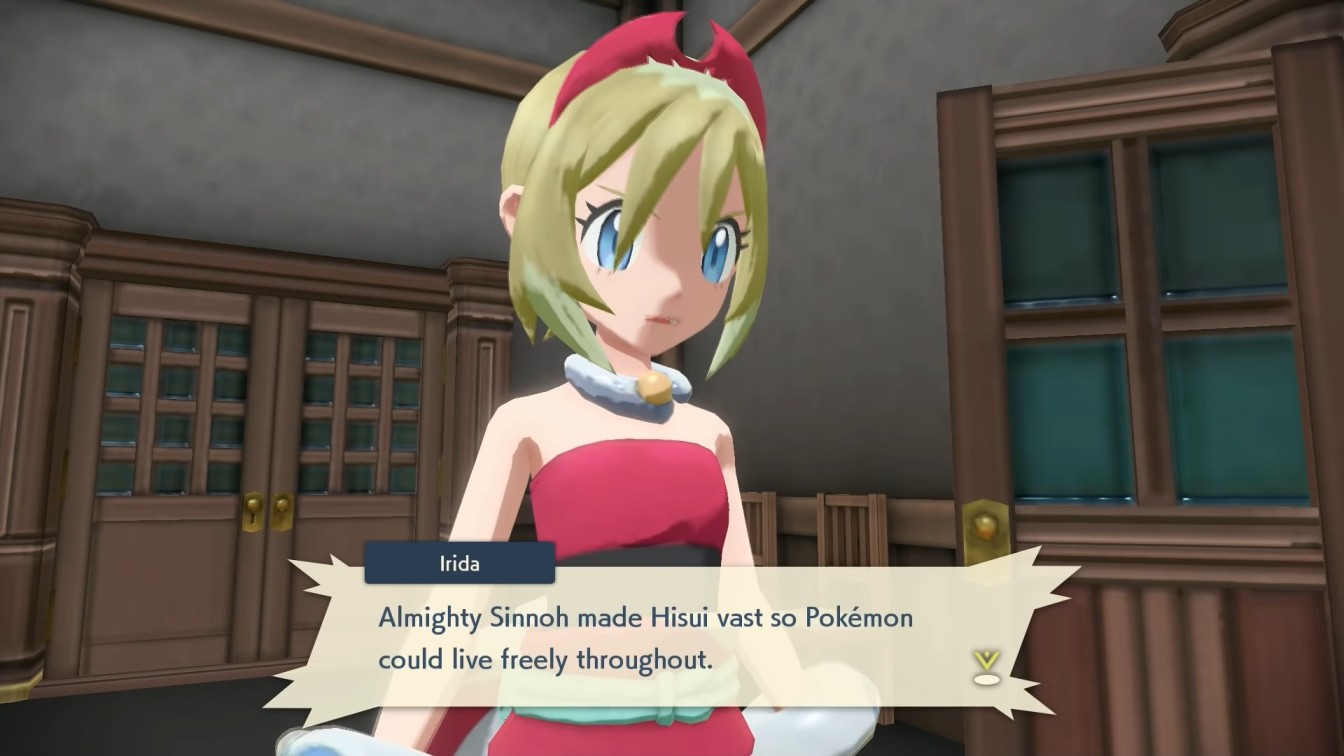Select the word Pokémon in the dialogue
The width and height of the screenshot is (1344, 756).
pos(860,618)
